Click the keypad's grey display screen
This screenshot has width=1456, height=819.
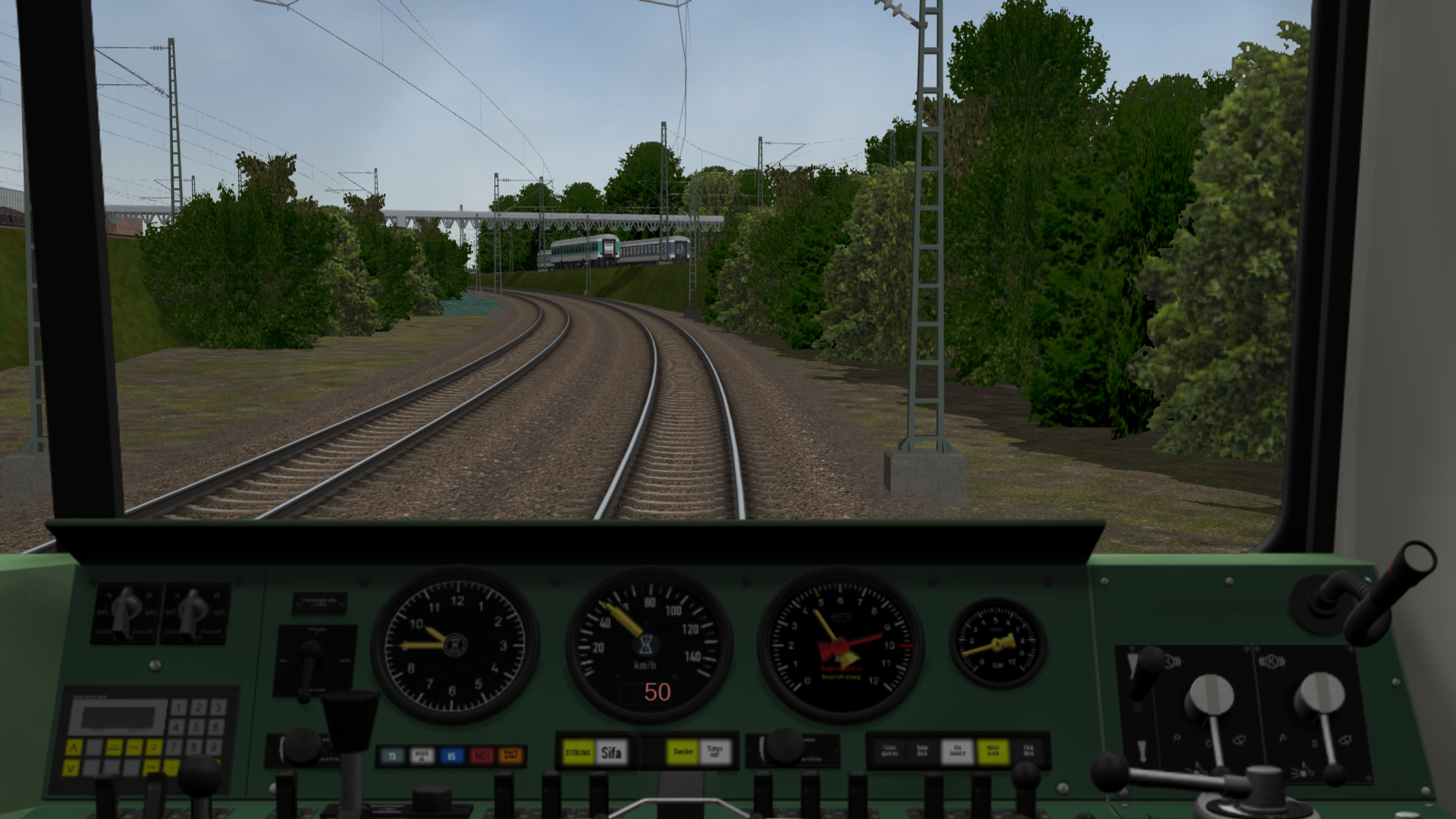point(120,717)
